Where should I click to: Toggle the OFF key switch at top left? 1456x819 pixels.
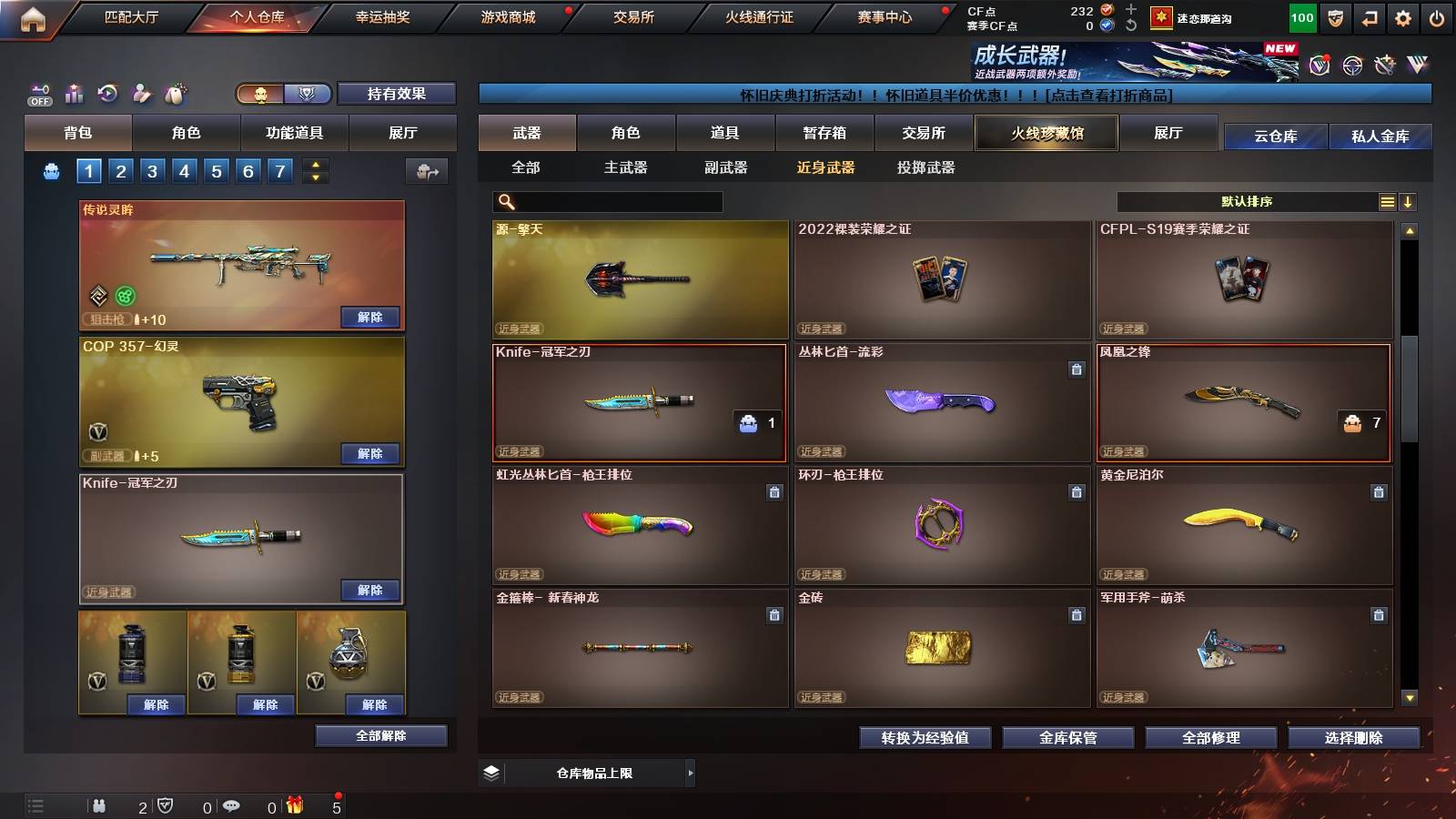pos(38,93)
